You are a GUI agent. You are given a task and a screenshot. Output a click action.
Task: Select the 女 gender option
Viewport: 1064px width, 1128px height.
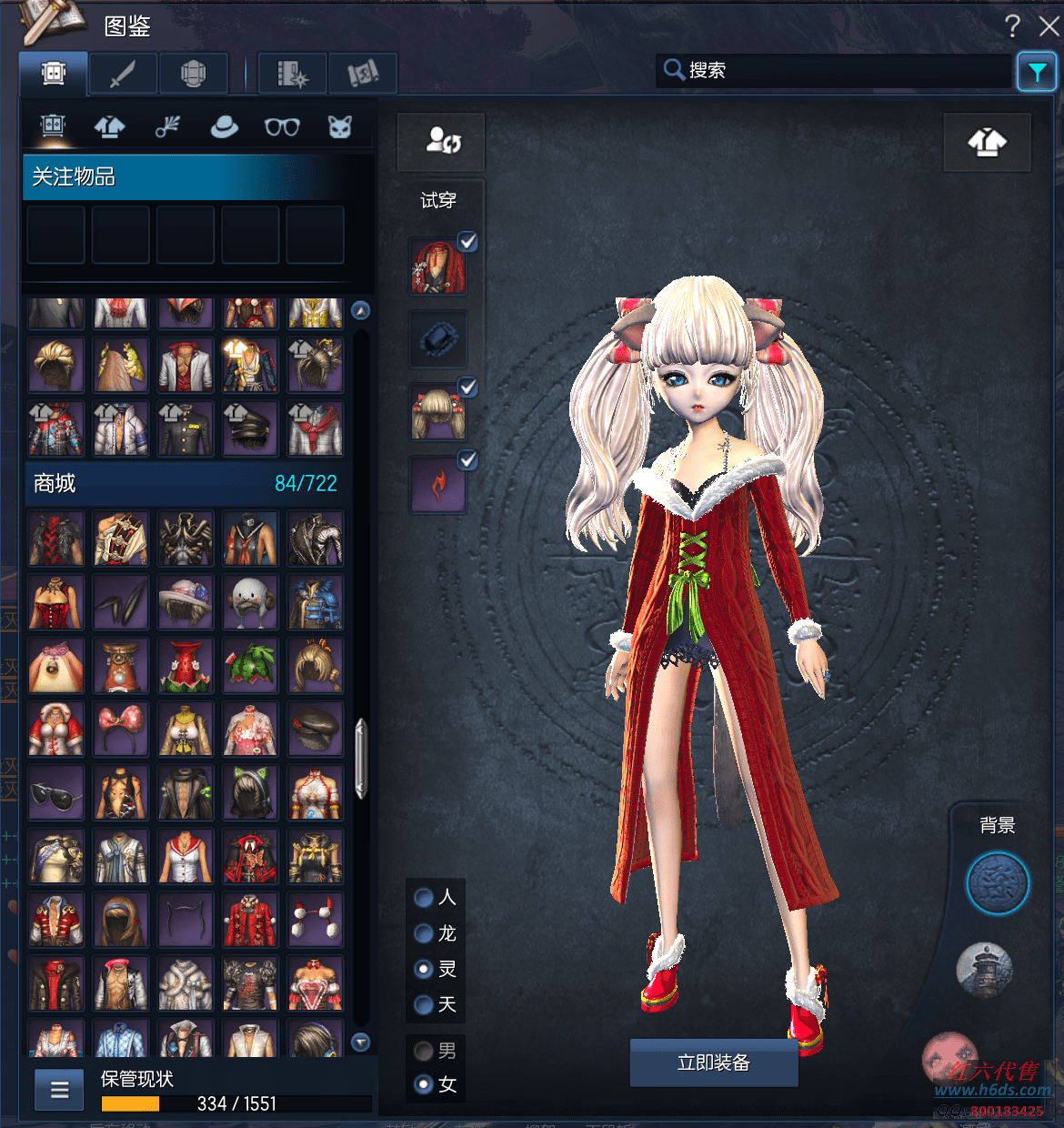424,1084
